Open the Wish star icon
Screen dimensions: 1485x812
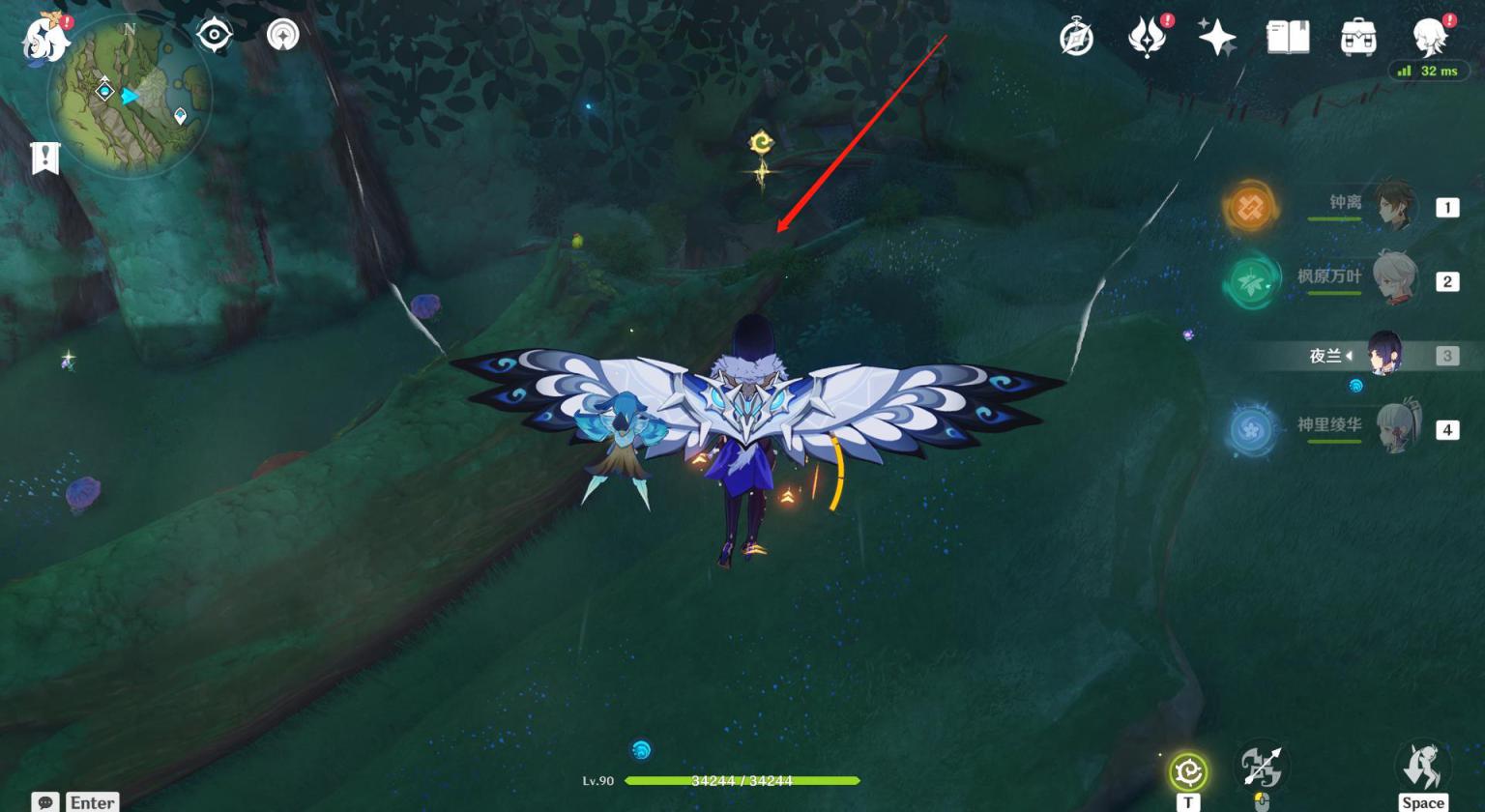1216,38
